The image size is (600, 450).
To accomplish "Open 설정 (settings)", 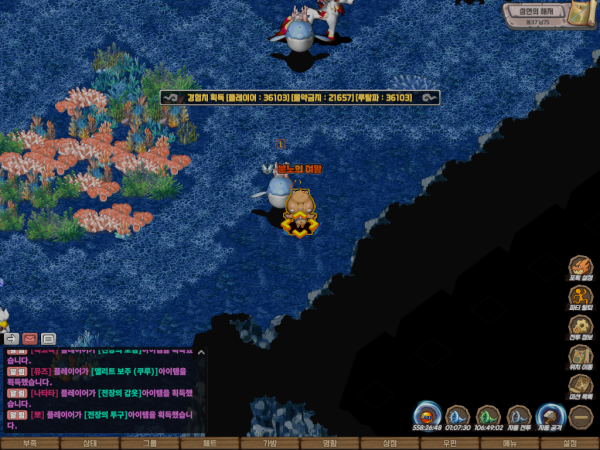I will (x=570, y=442).
